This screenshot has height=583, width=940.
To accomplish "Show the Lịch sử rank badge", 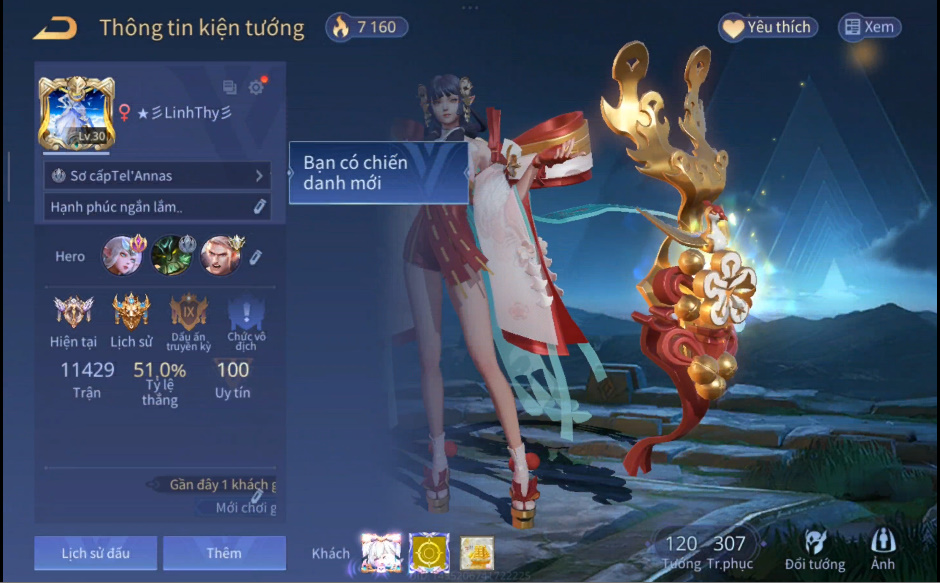I will 131,313.
